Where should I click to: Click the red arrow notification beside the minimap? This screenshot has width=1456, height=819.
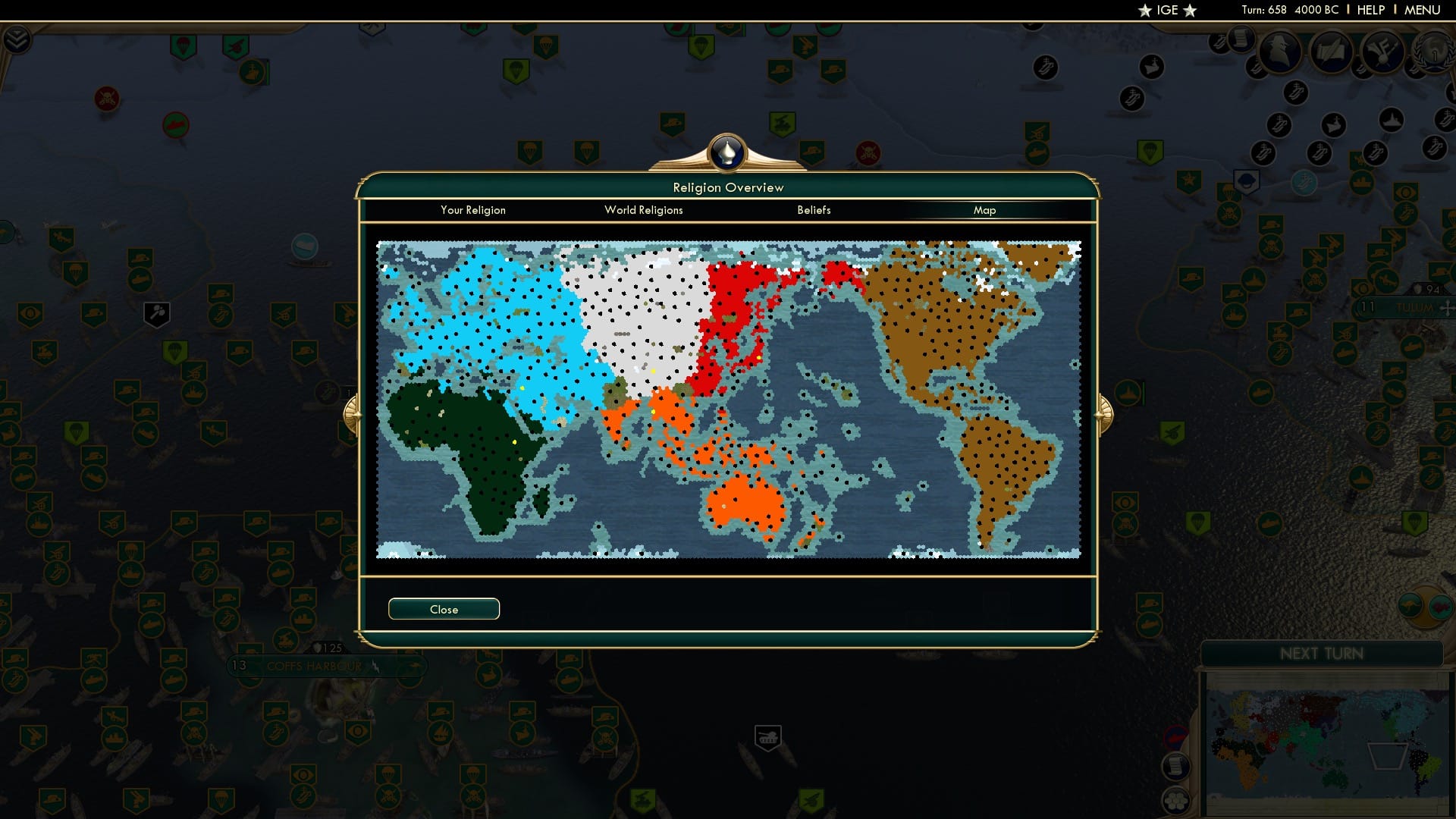(1175, 735)
